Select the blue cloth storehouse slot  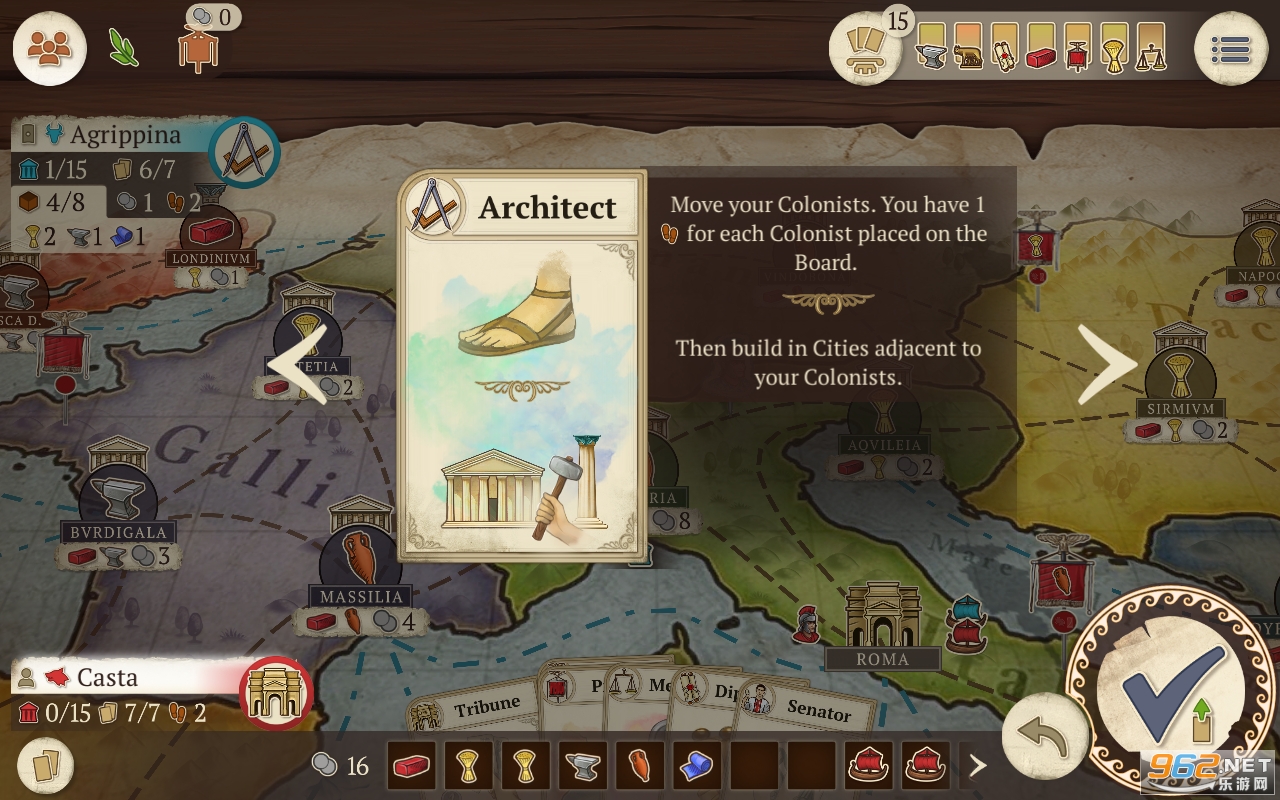click(696, 767)
